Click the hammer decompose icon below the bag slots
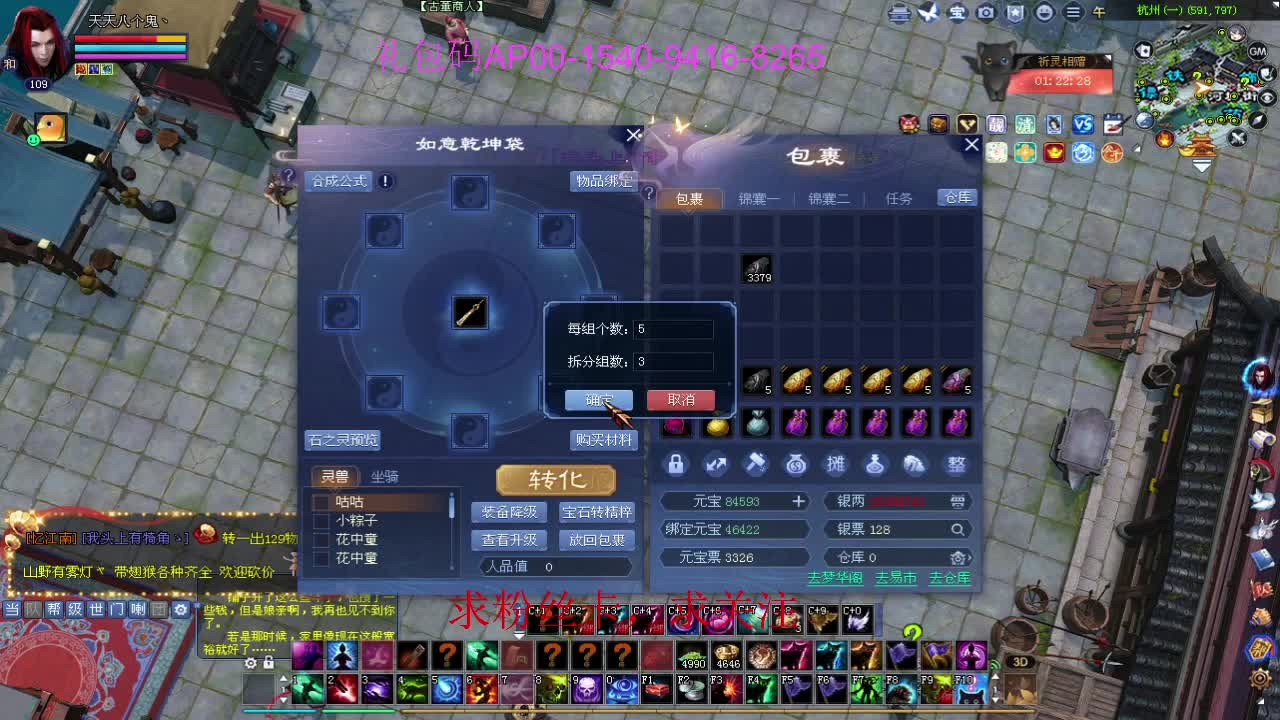 pos(756,464)
